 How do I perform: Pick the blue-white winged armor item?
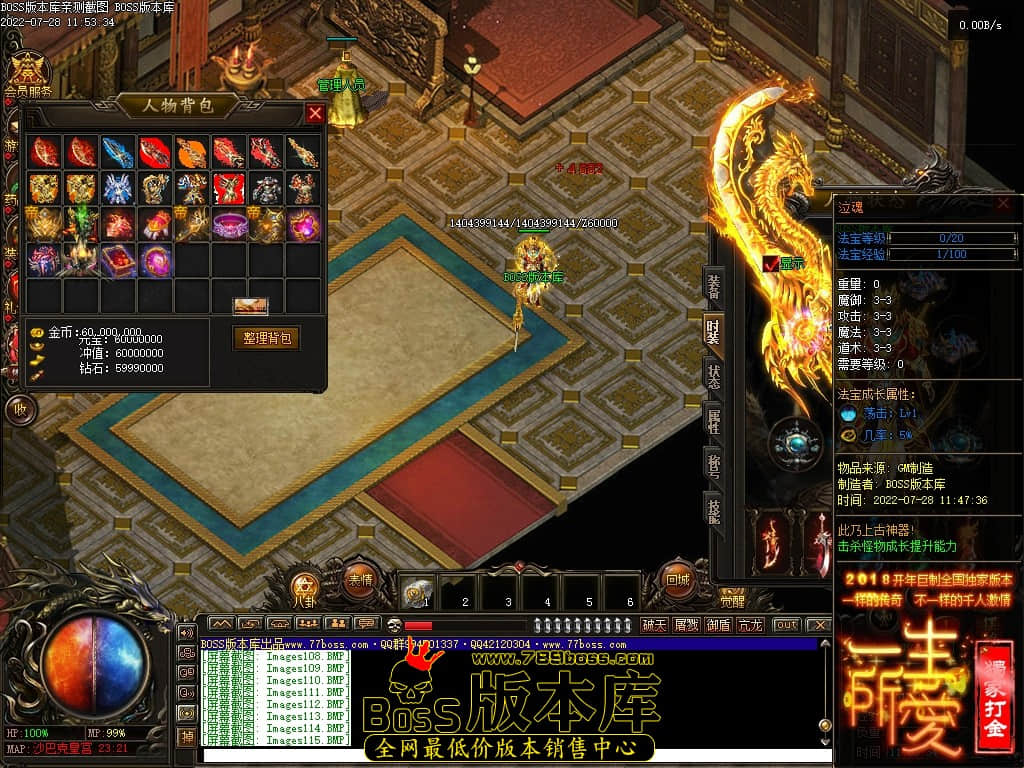pyautogui.click(x=118, y=188)
